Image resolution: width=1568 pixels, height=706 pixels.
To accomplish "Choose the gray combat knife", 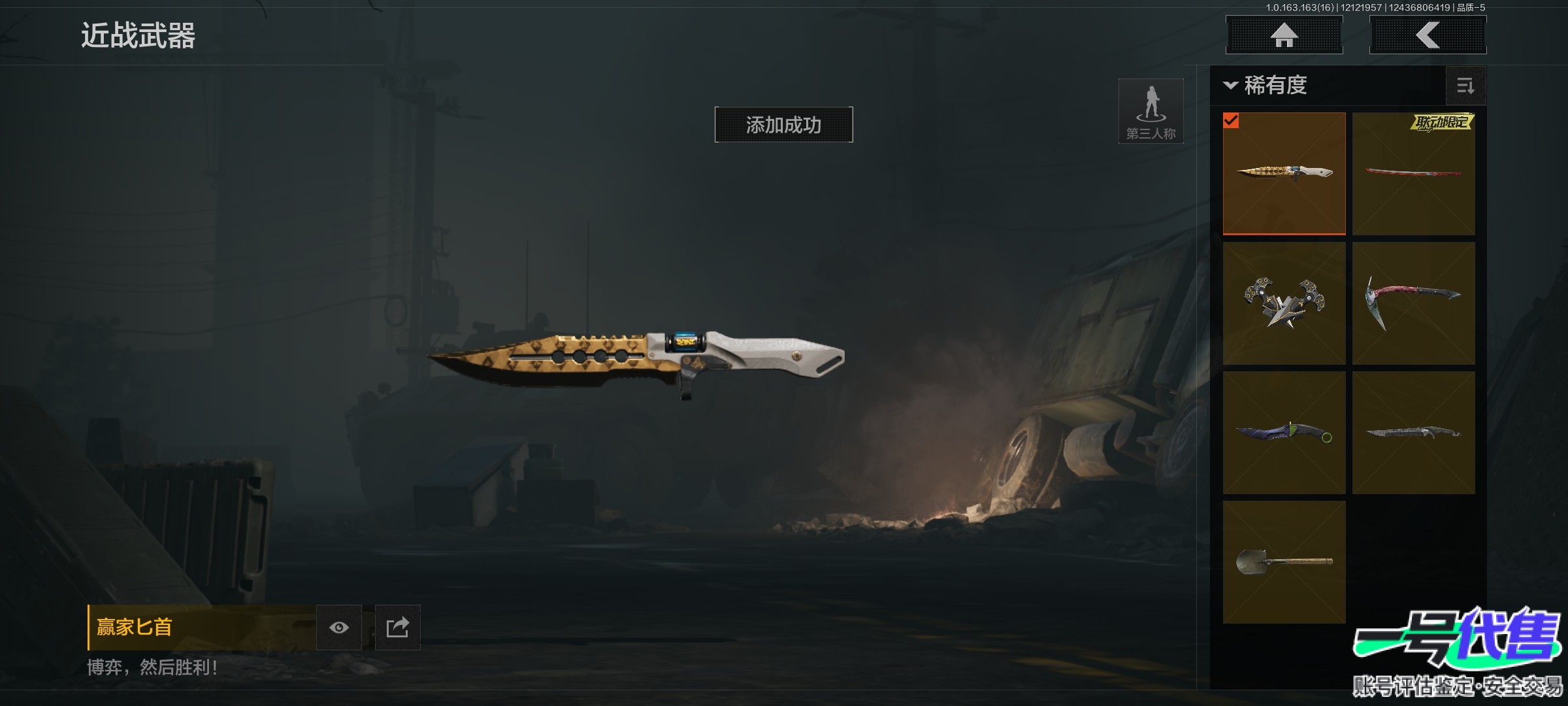I will [1413, 433].
